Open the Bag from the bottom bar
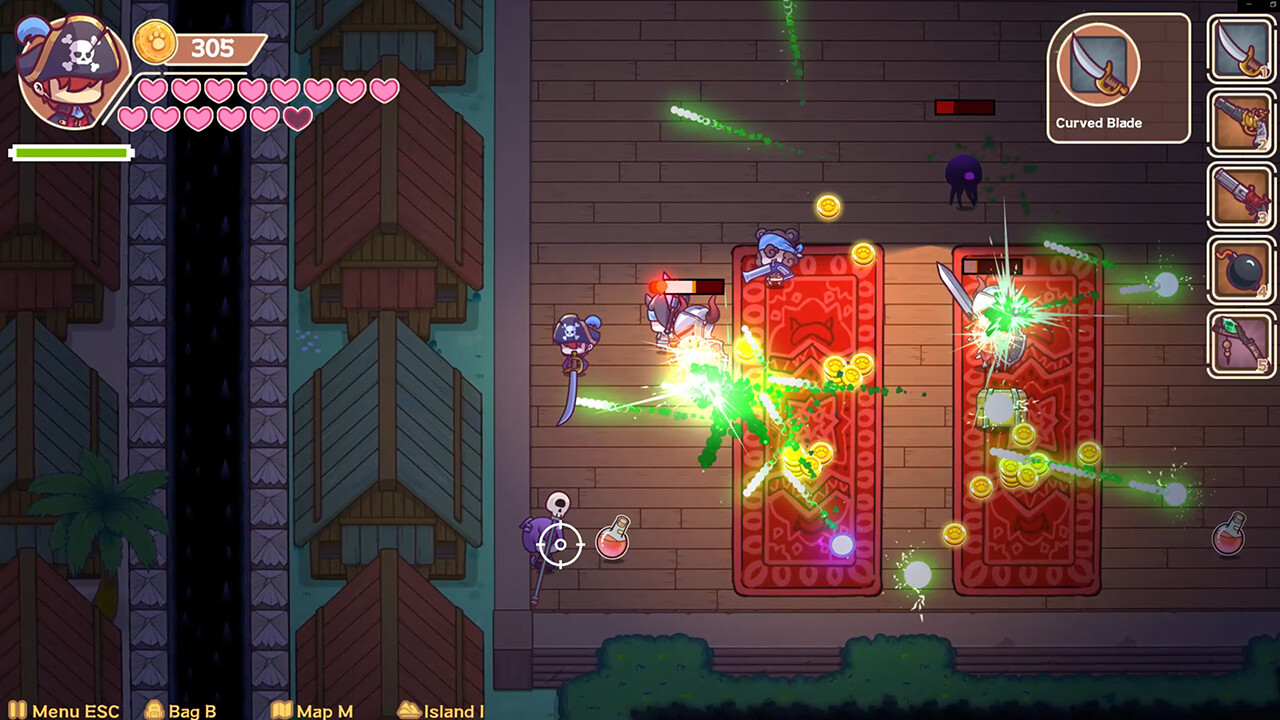 pyautogui.click(x=190, y=710)
